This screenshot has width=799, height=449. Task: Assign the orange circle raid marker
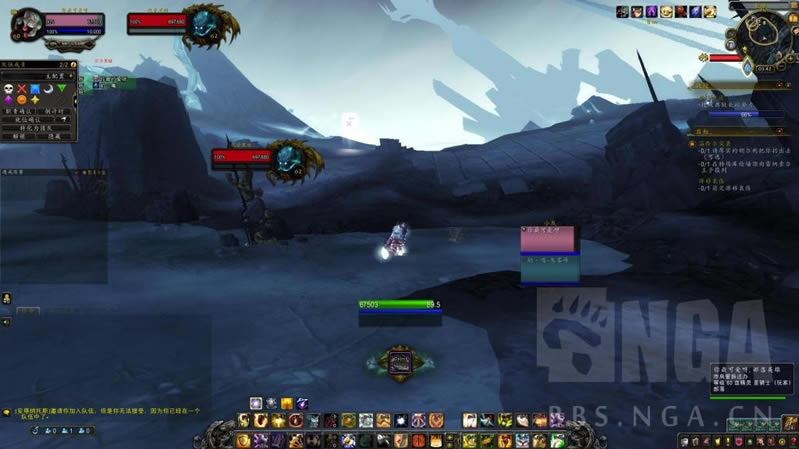[21, 100]
